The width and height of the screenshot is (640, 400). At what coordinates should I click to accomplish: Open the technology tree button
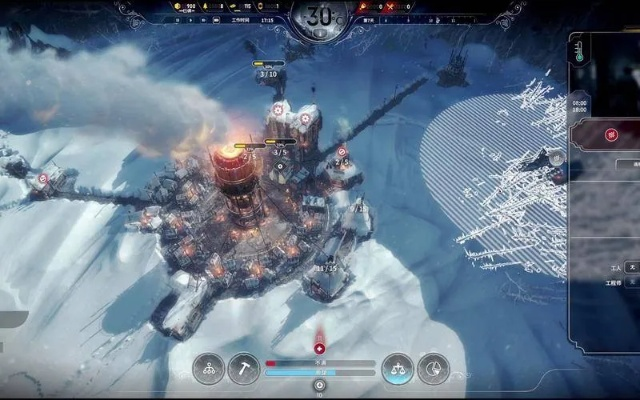209,368
